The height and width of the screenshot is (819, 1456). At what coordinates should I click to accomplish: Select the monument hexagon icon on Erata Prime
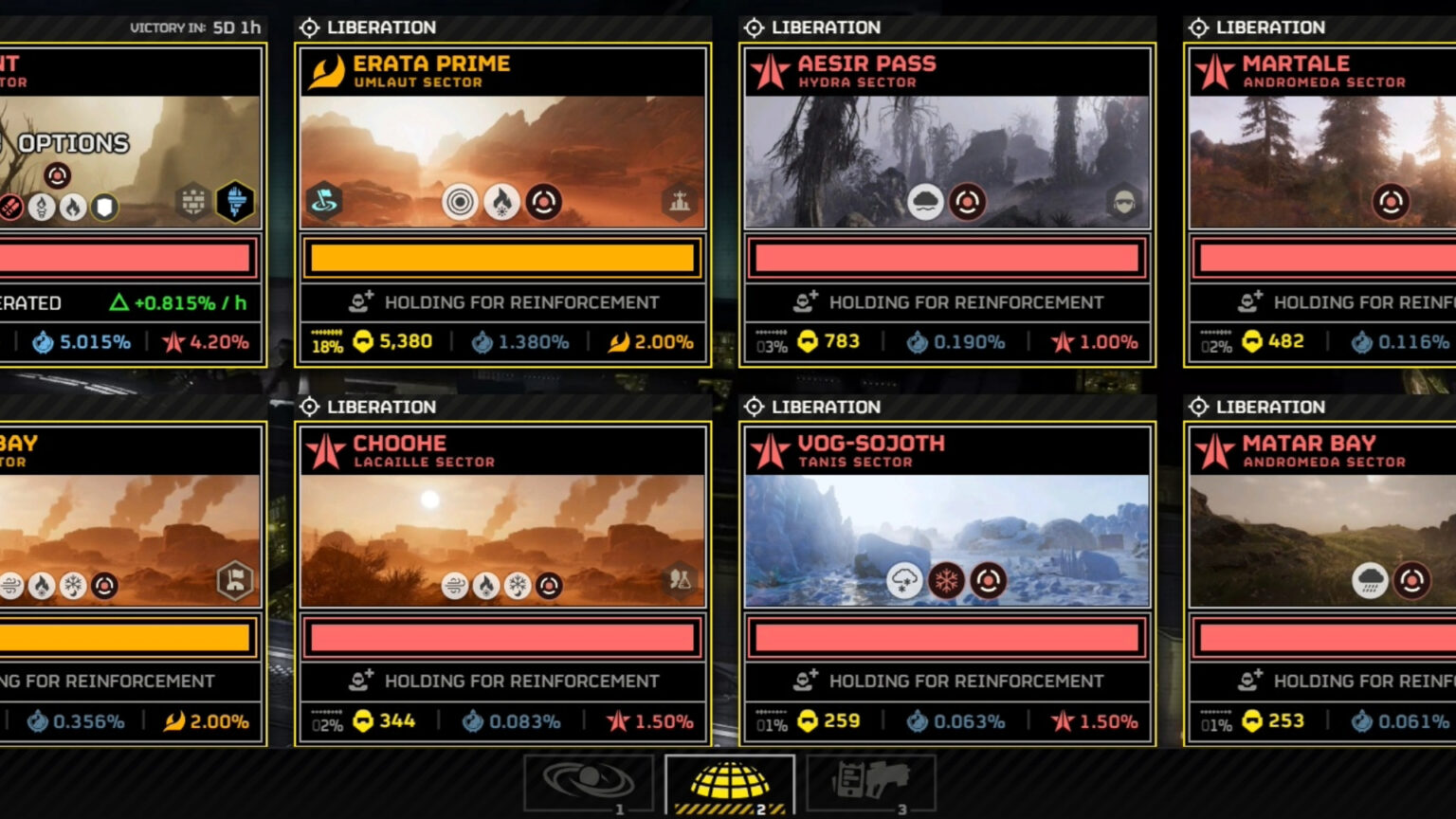click(x=681, y=203)
